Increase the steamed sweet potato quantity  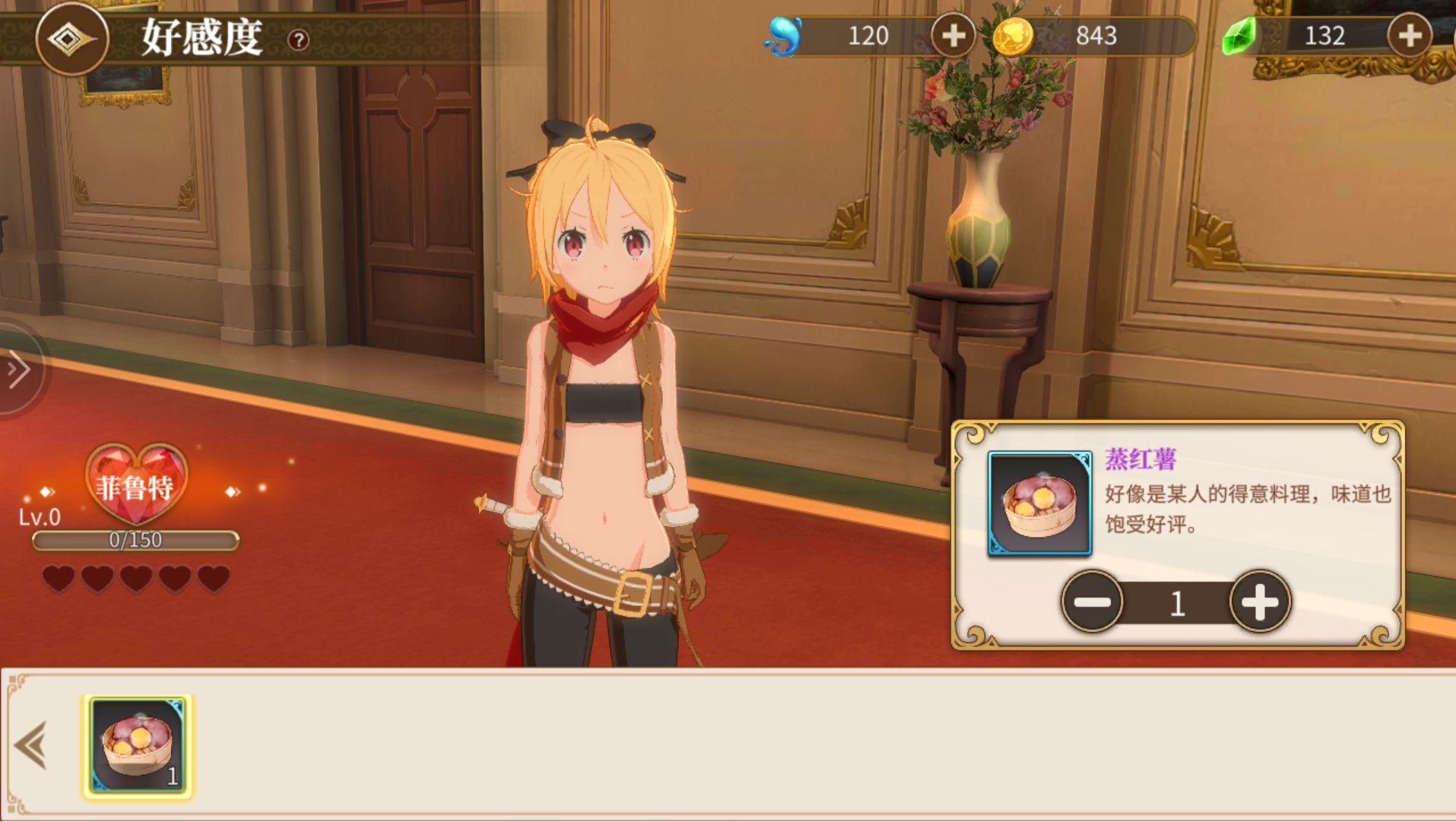click(x=1259, y=601)
